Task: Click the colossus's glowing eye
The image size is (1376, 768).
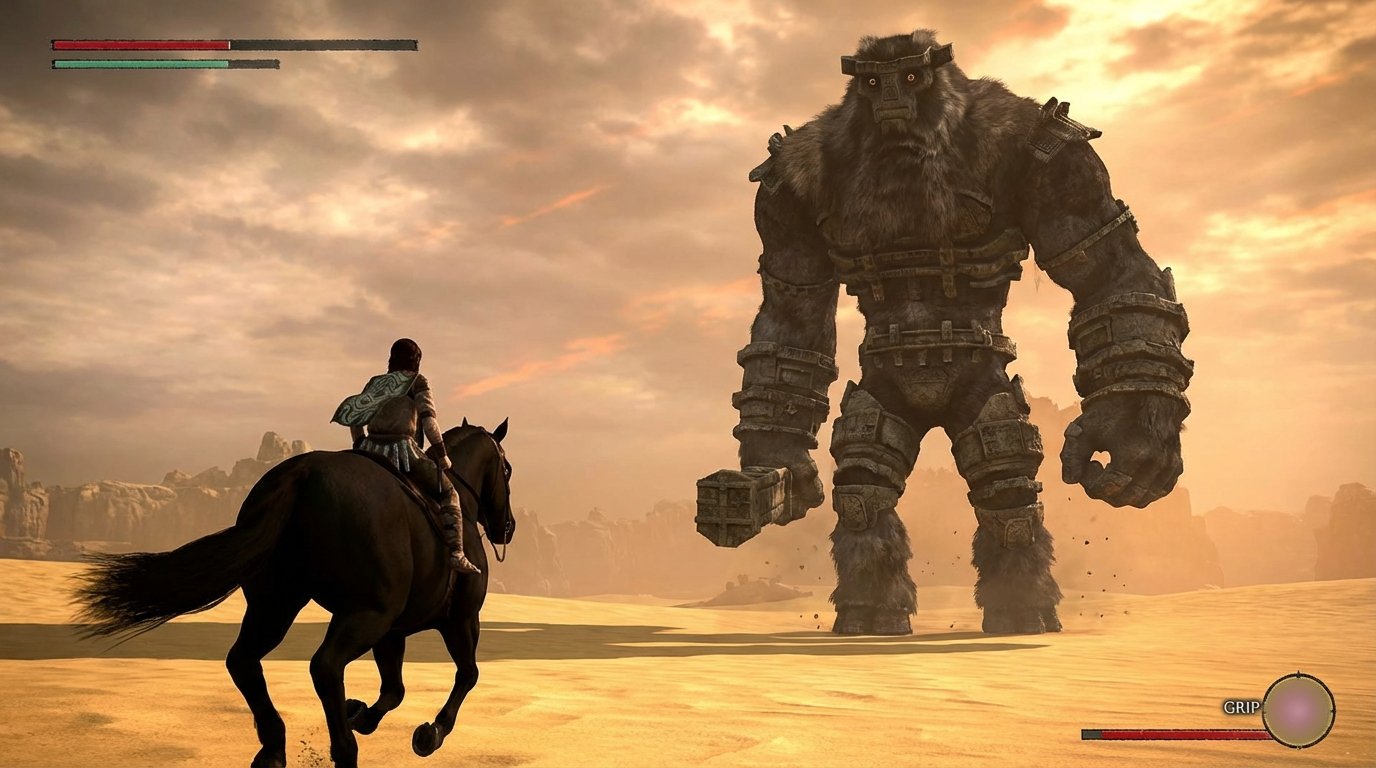Action: (913, 78)
